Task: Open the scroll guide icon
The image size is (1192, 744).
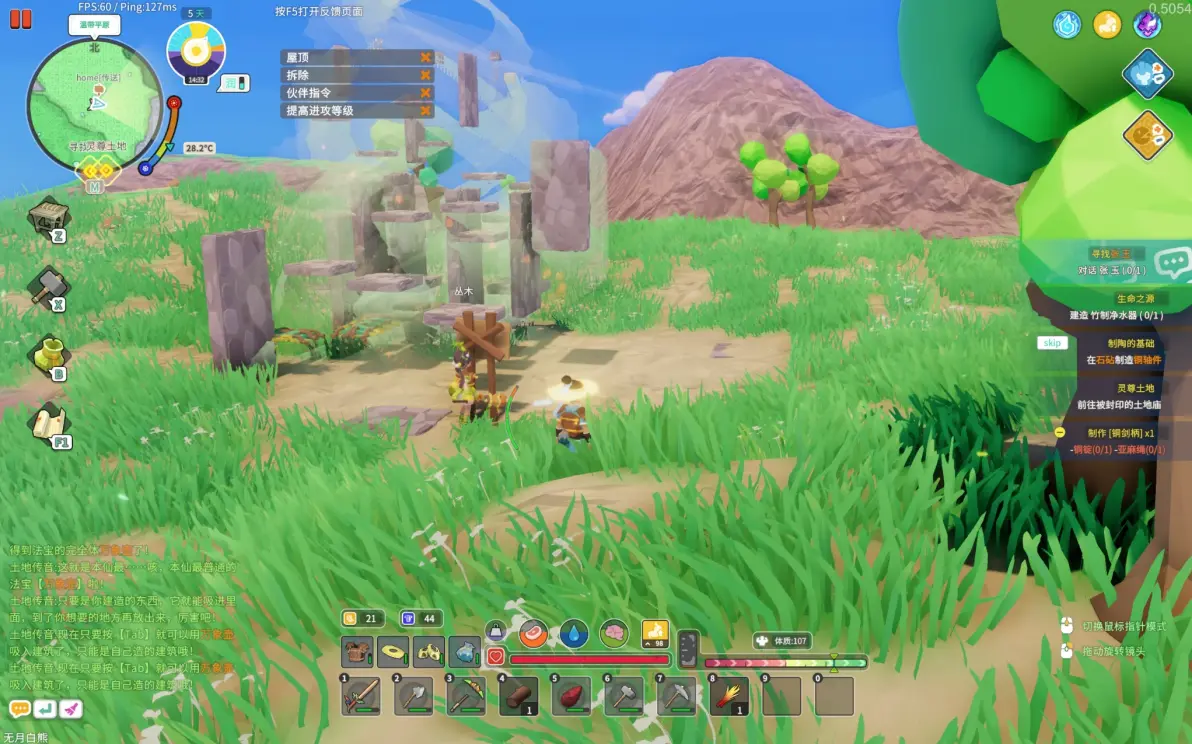Action: point(48,423)
